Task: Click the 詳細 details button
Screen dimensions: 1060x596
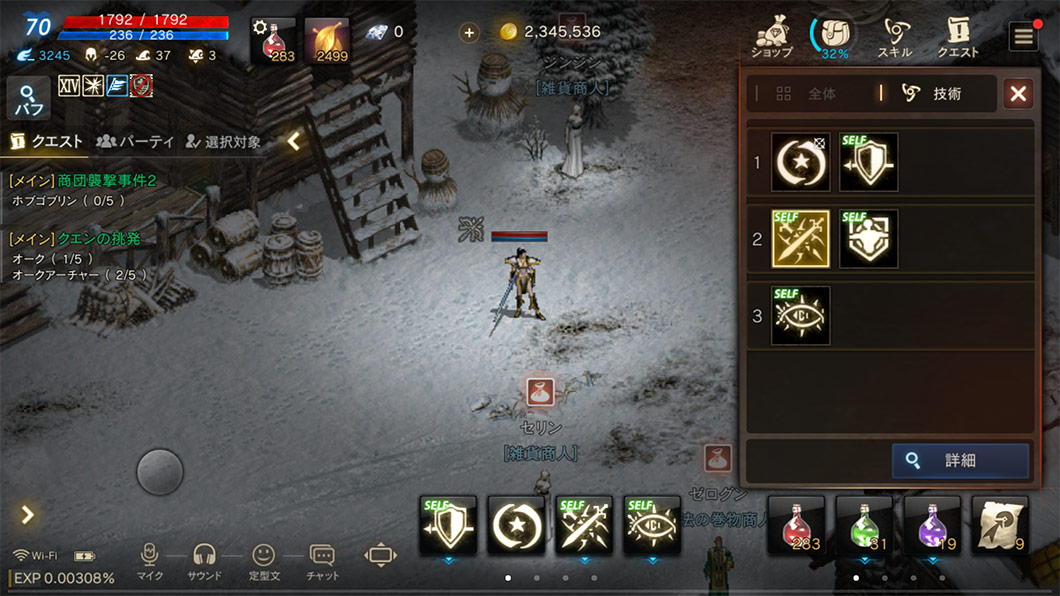Action: 960,461
